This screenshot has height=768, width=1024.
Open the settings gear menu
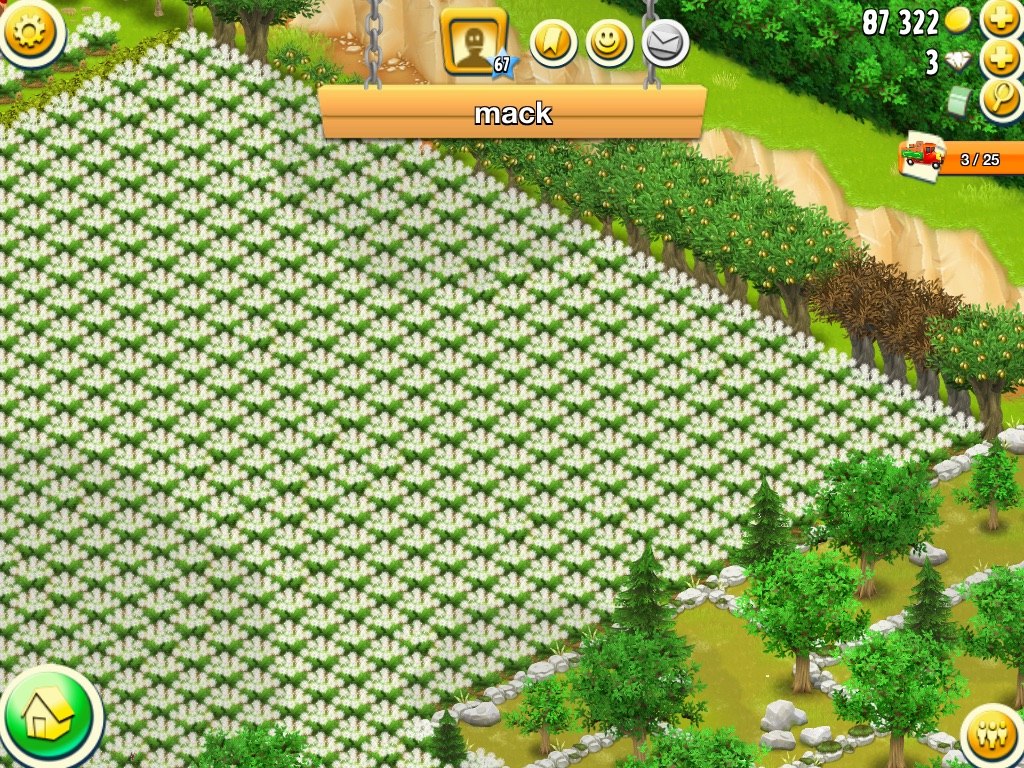[x=31, y=31]
